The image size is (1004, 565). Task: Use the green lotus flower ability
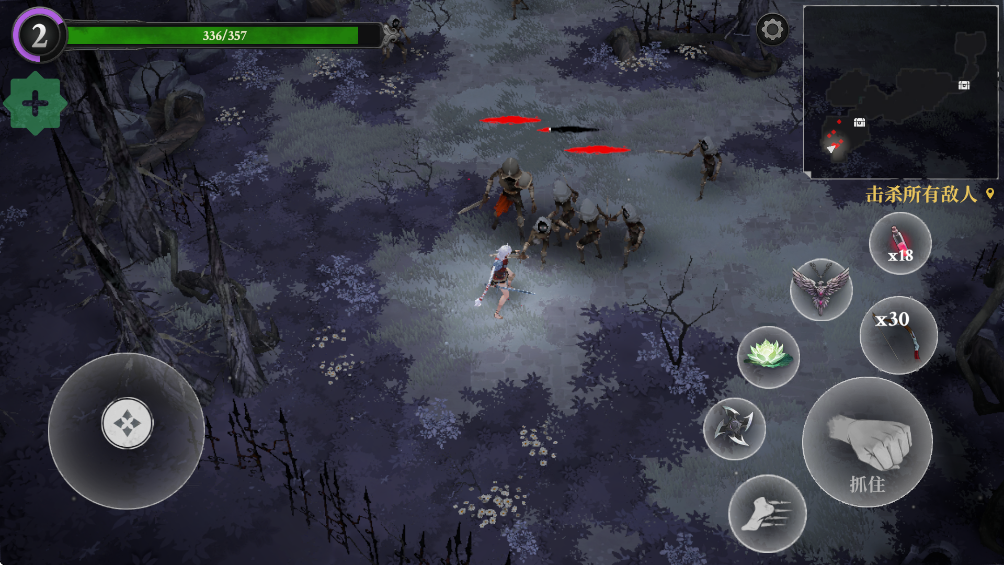click(x=768, y=357)
